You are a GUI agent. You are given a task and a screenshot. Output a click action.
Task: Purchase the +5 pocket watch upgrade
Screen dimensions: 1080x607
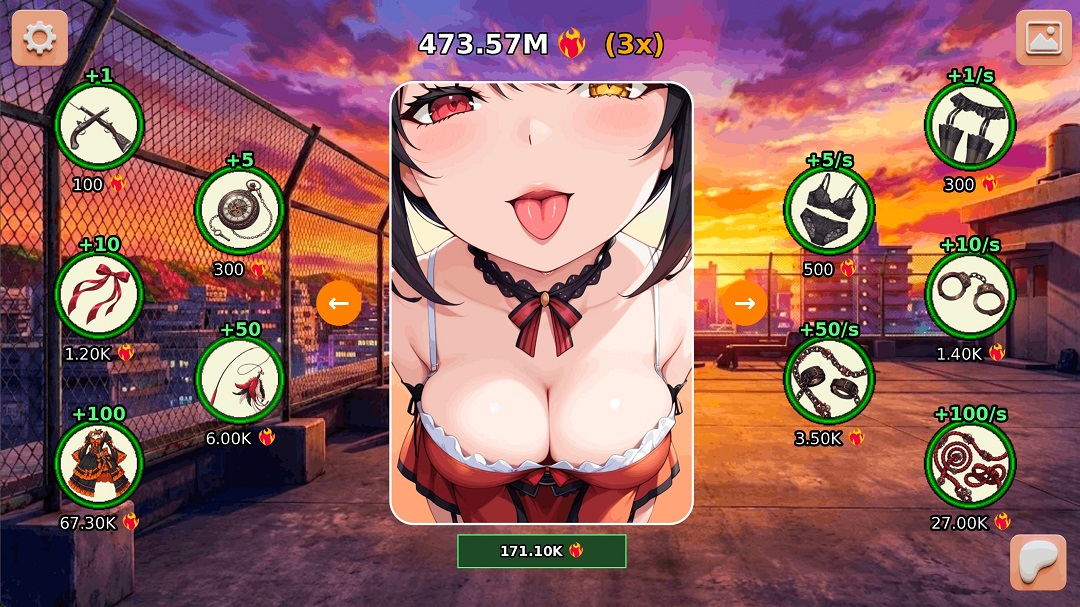(240, 211)
